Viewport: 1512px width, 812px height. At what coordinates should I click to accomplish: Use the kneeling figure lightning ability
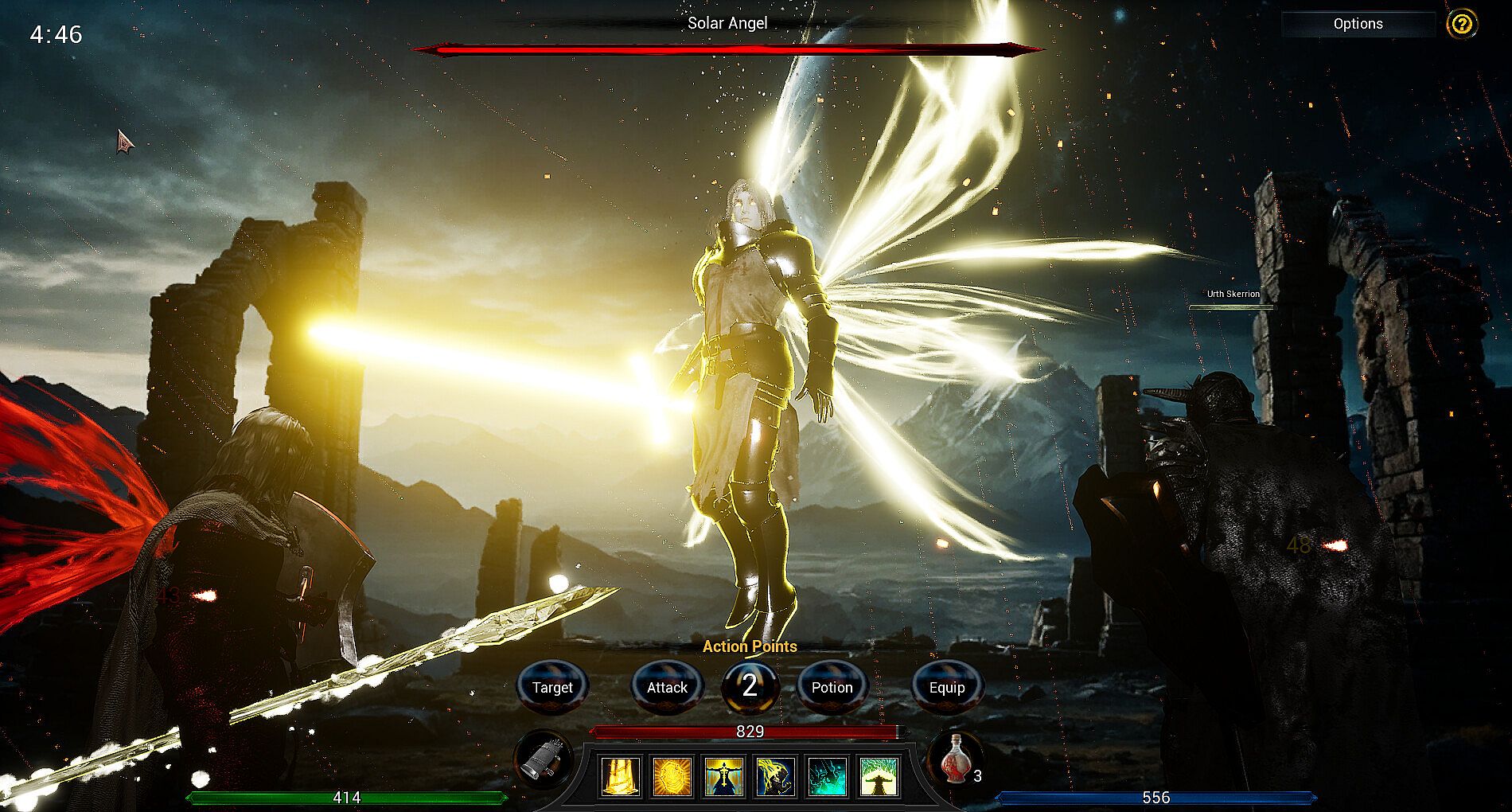point(776,776)
